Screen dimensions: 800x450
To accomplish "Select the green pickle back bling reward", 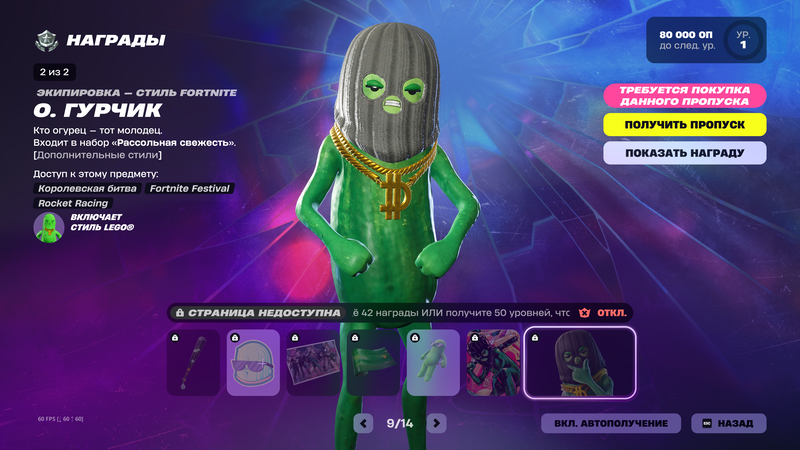I will coord(433,363).
